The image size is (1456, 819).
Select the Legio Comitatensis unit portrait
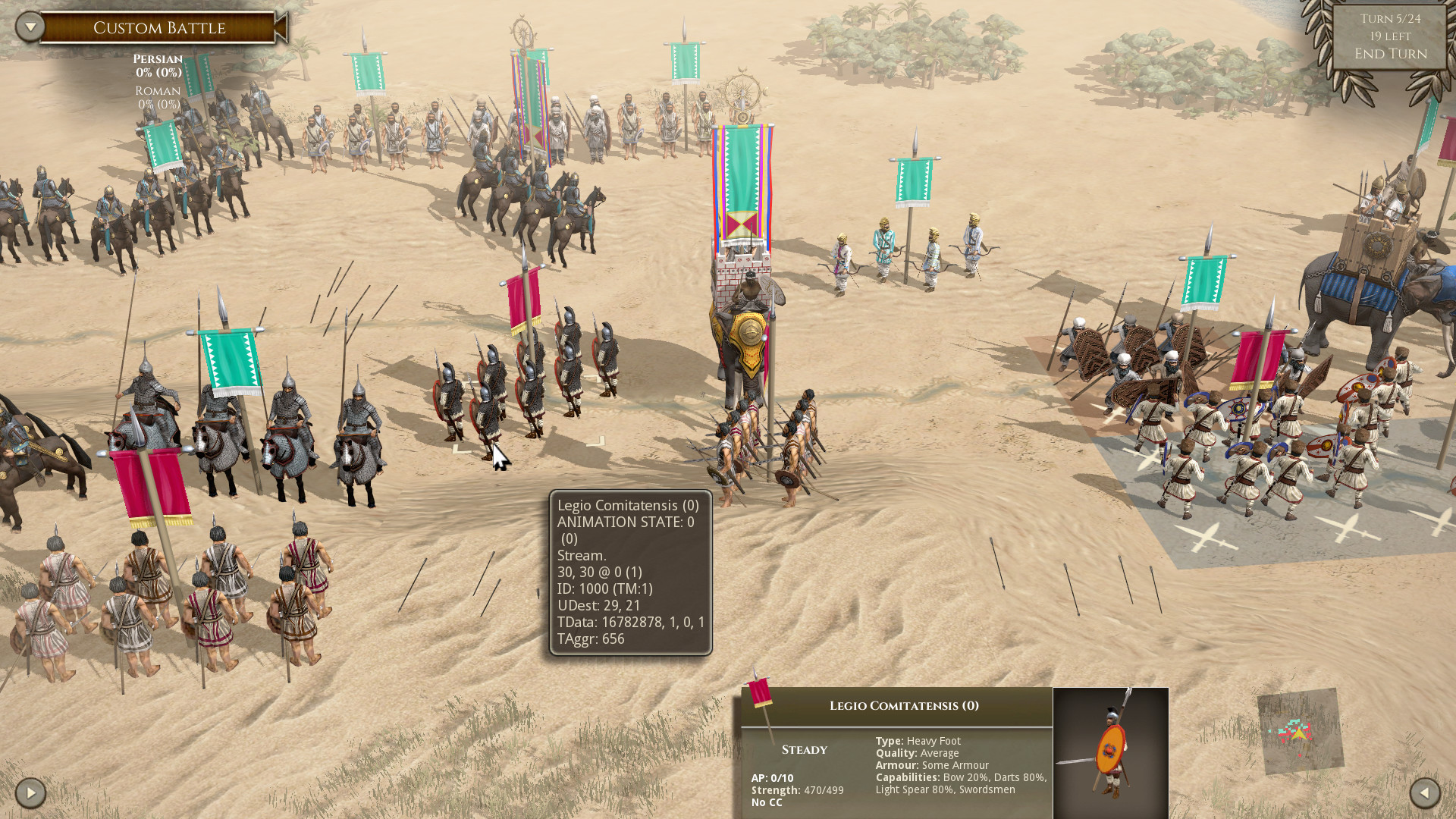tap(1110, 752)
